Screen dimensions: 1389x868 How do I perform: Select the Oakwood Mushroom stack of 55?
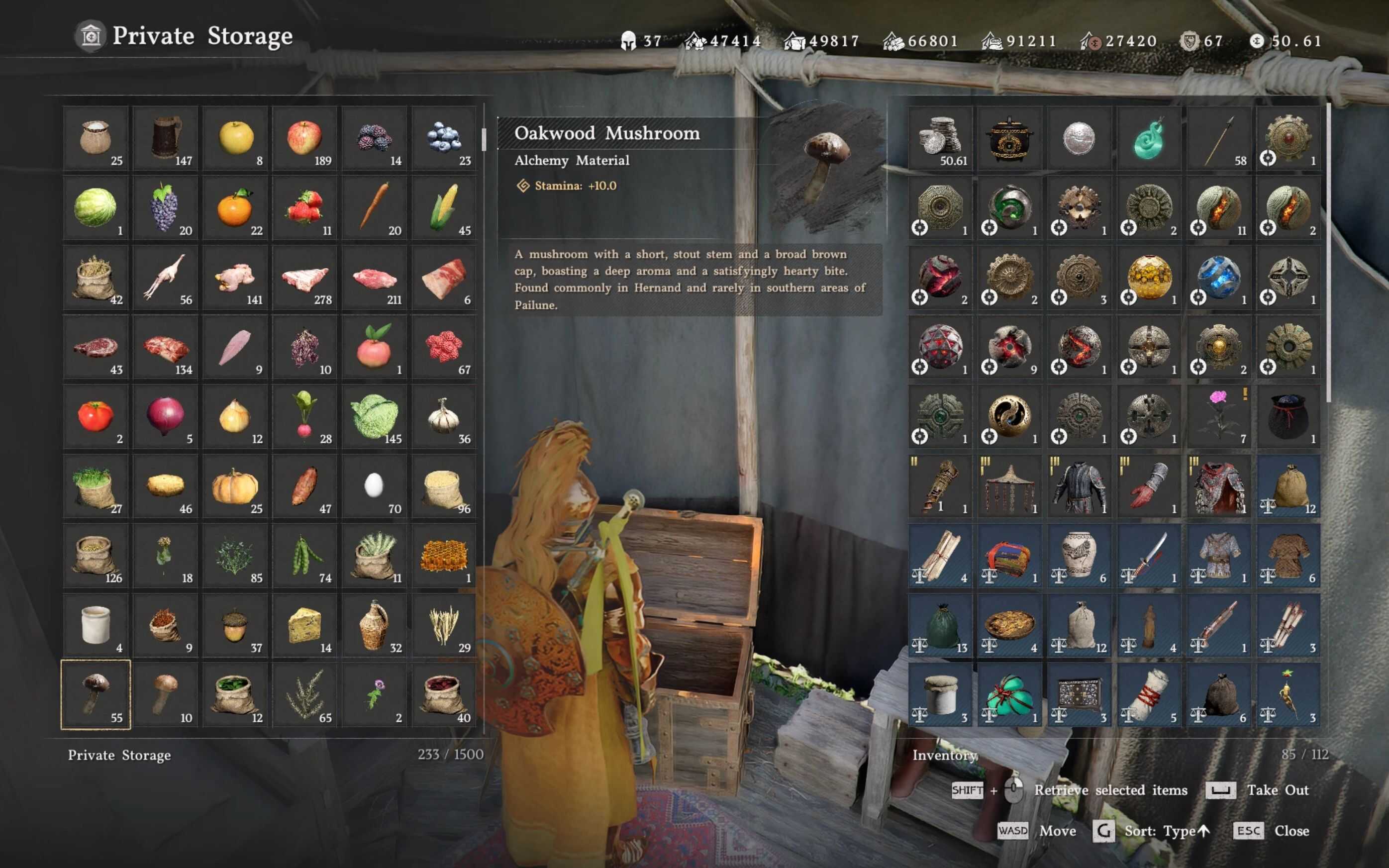point(96,694)
